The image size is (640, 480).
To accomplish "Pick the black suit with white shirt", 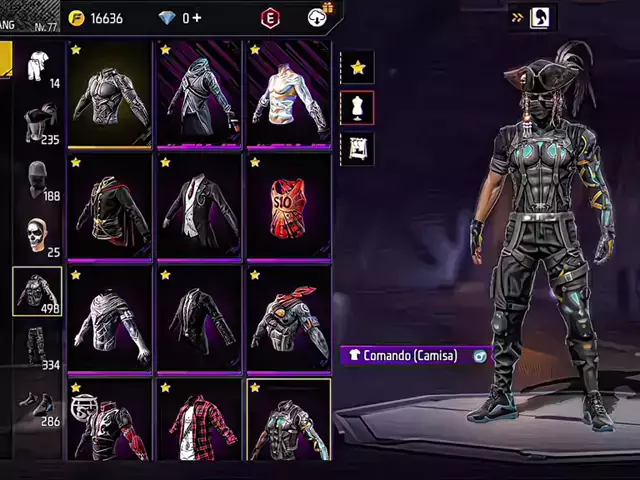I will 199,207.
